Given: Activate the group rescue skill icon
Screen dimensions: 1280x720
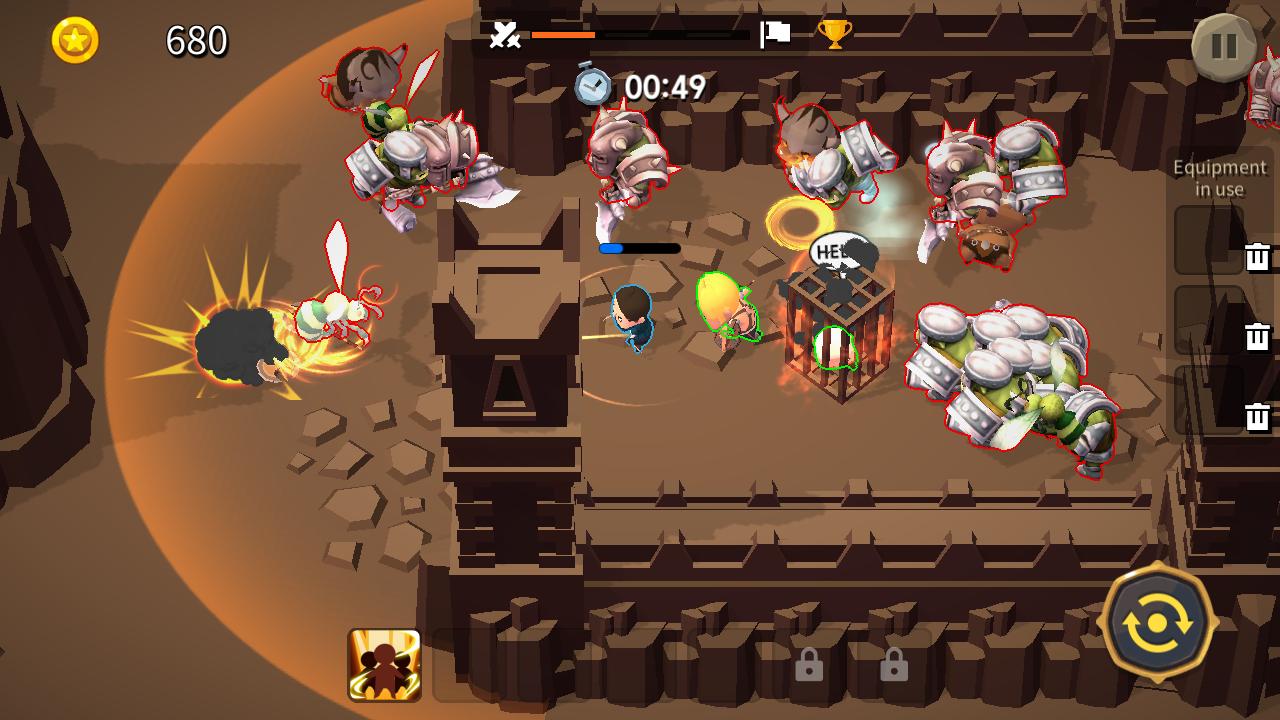Looking at the screenshot, I should click(381, 666).
